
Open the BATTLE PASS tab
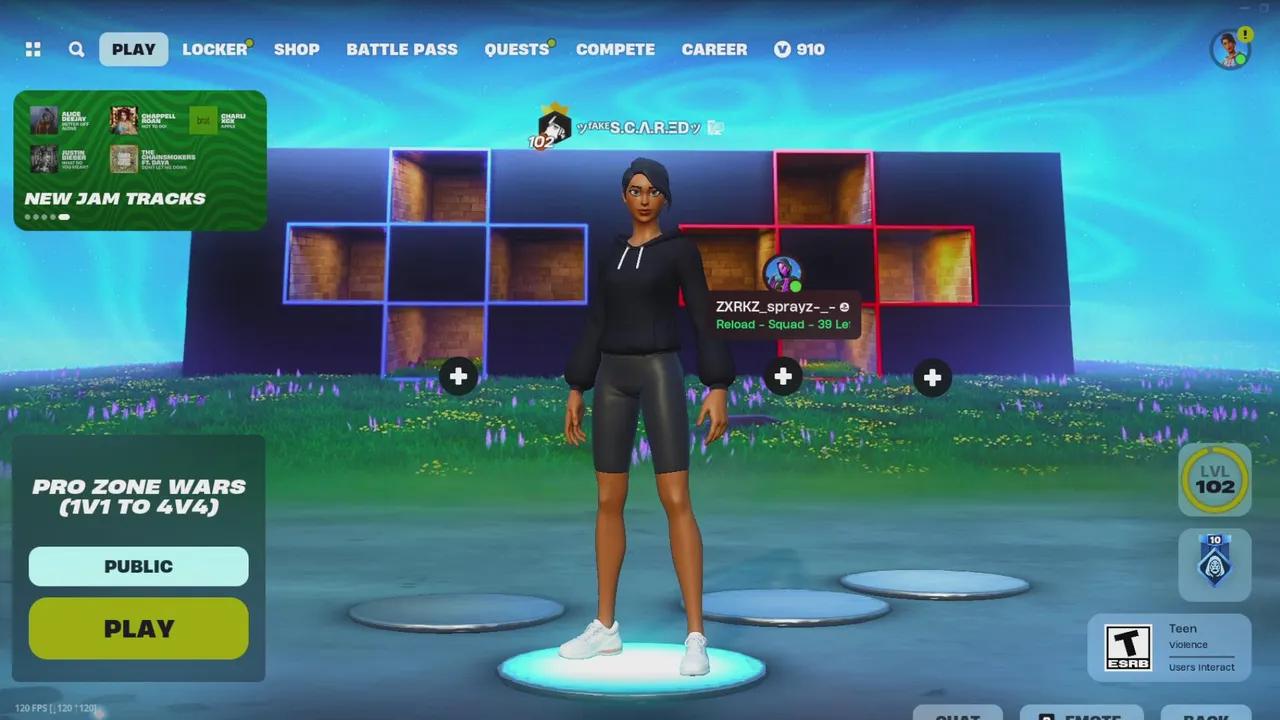coord(402,49)
